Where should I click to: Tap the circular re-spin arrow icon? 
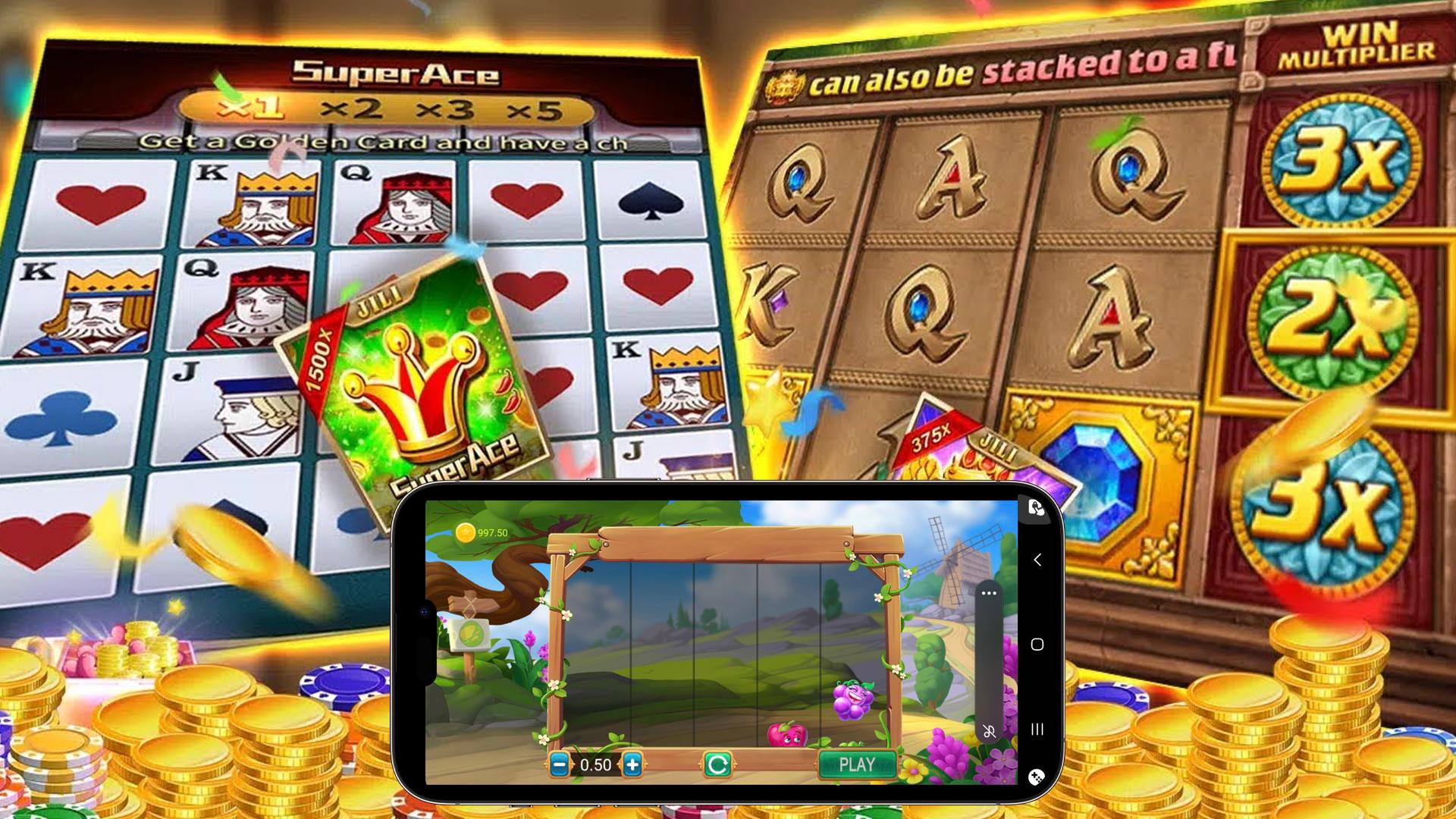(x=718, y=764)
